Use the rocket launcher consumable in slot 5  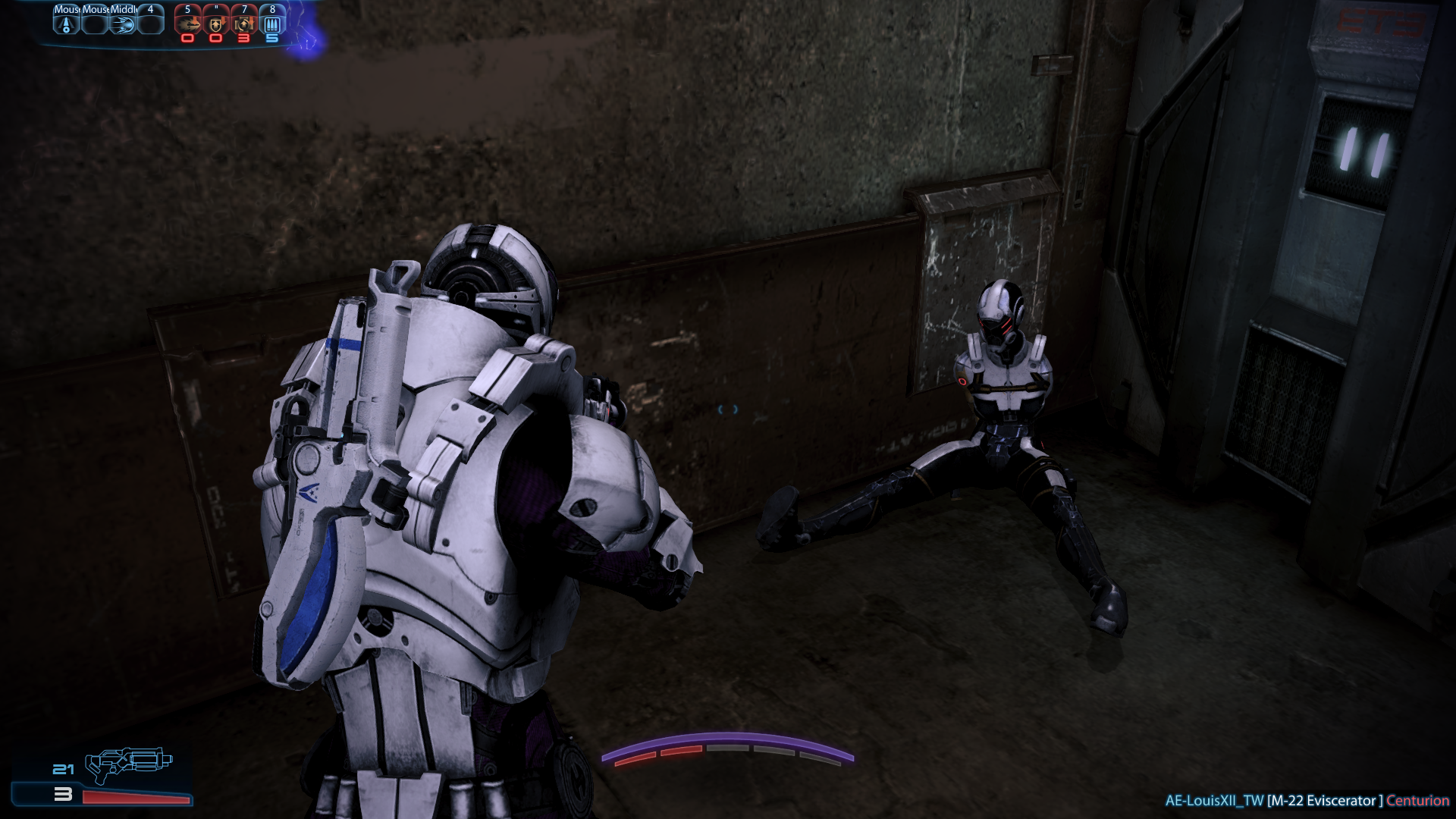pos(188,24)
